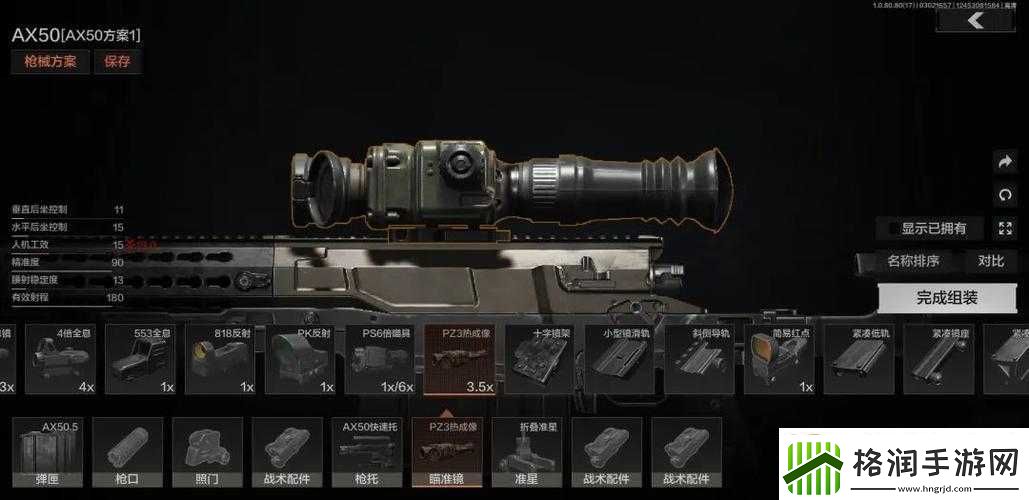
Task: Go back using the top-right arrow
Action: tap(975, 21)
